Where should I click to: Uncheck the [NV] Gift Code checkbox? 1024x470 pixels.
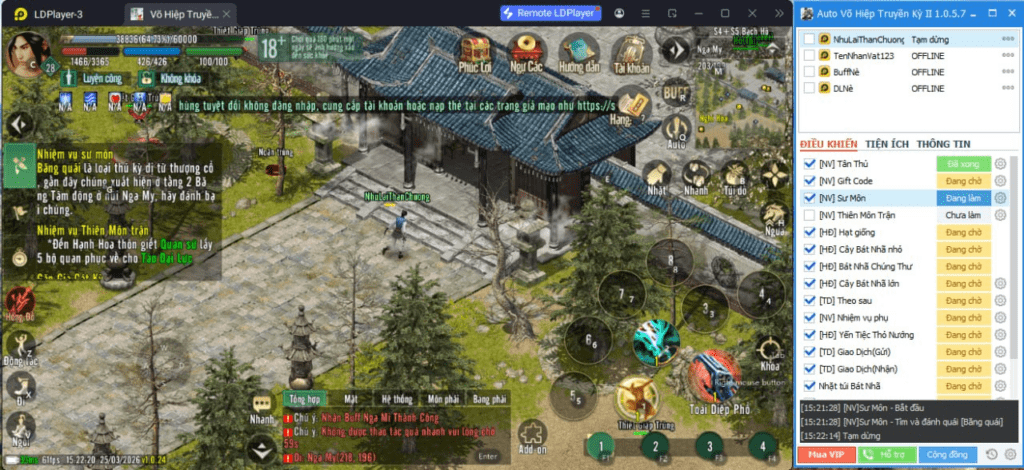coord(809,181)
